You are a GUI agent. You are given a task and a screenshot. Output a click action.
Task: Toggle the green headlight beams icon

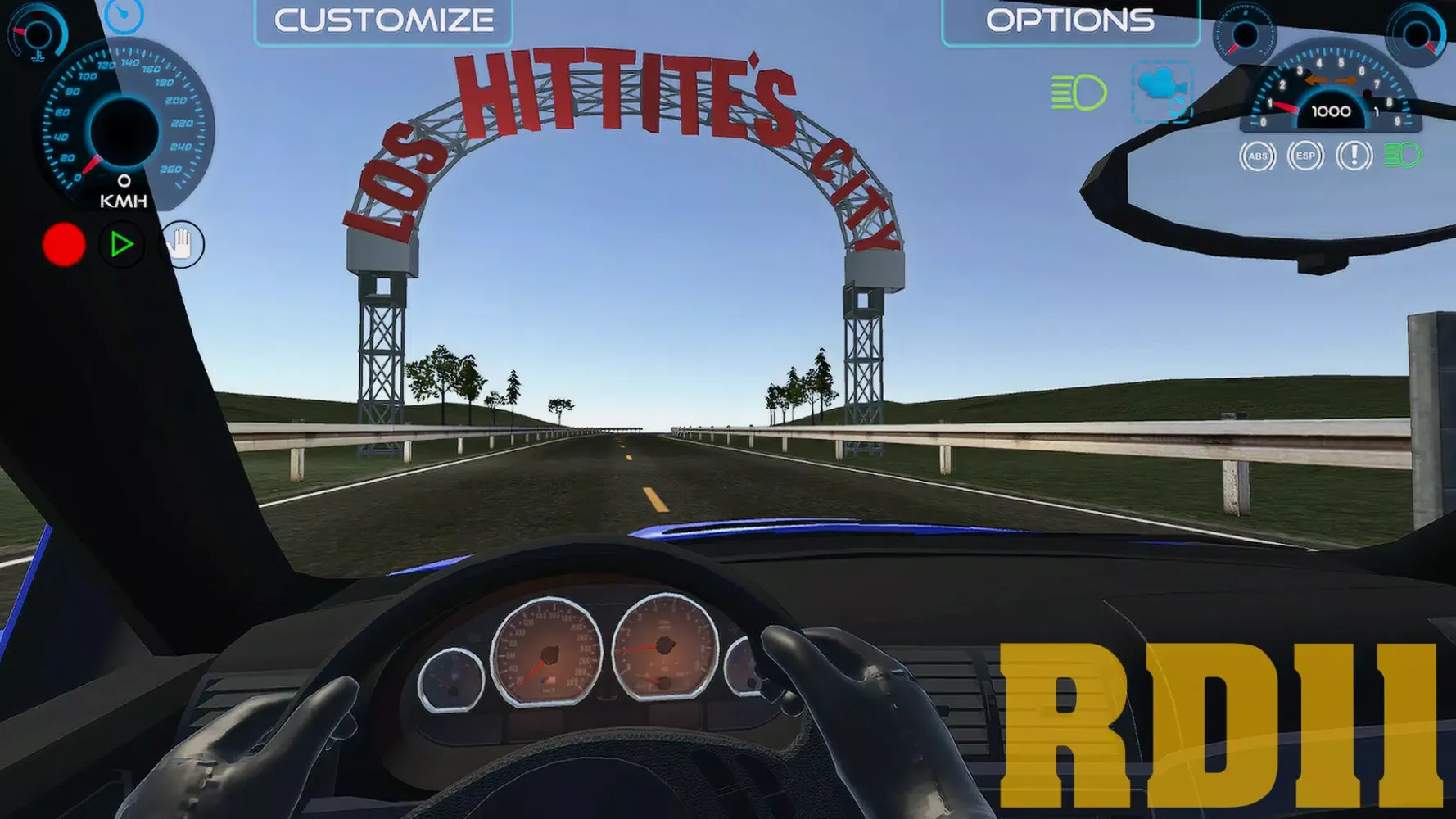(1080, 92)
